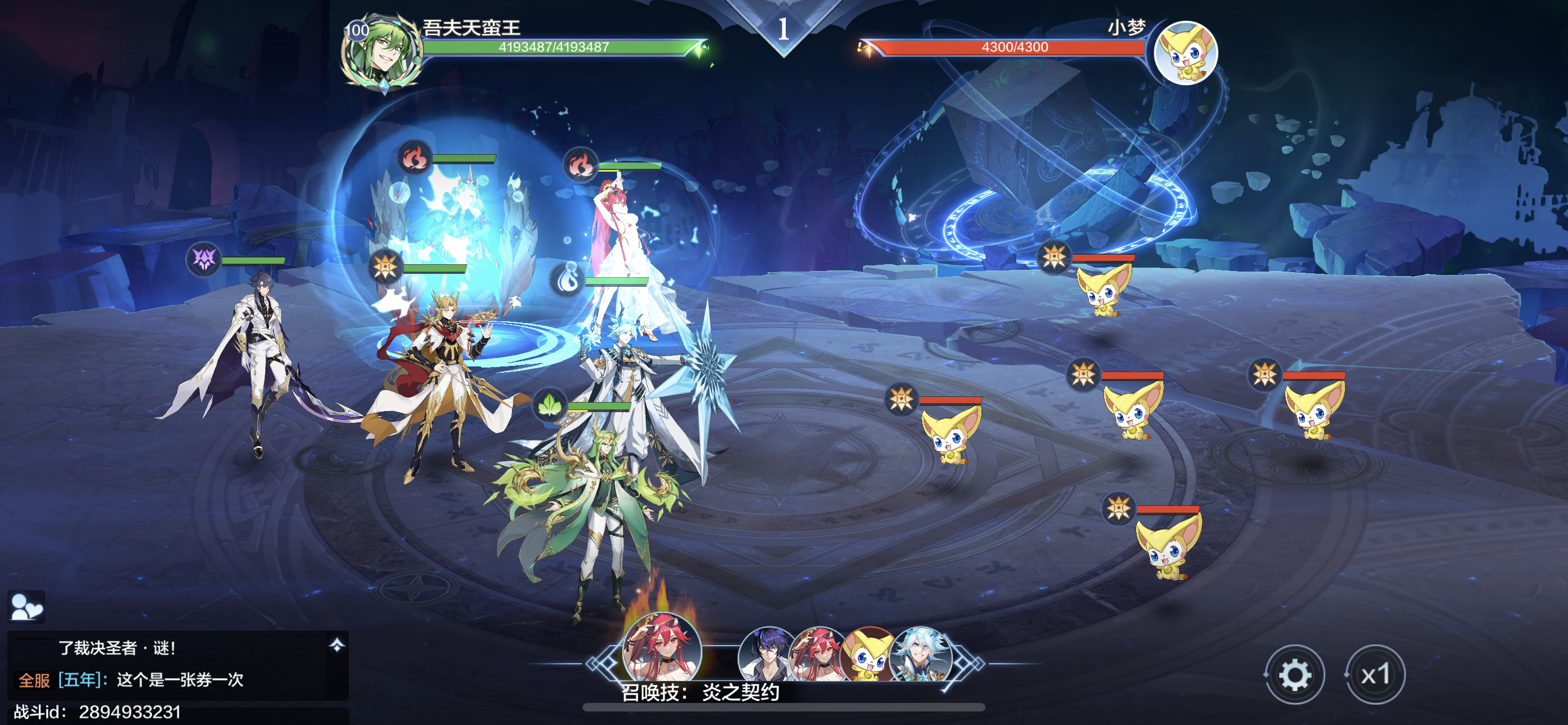Select the large red-haired active turn portrait
Screen dimensions: 1568x725
click(662, 648)
